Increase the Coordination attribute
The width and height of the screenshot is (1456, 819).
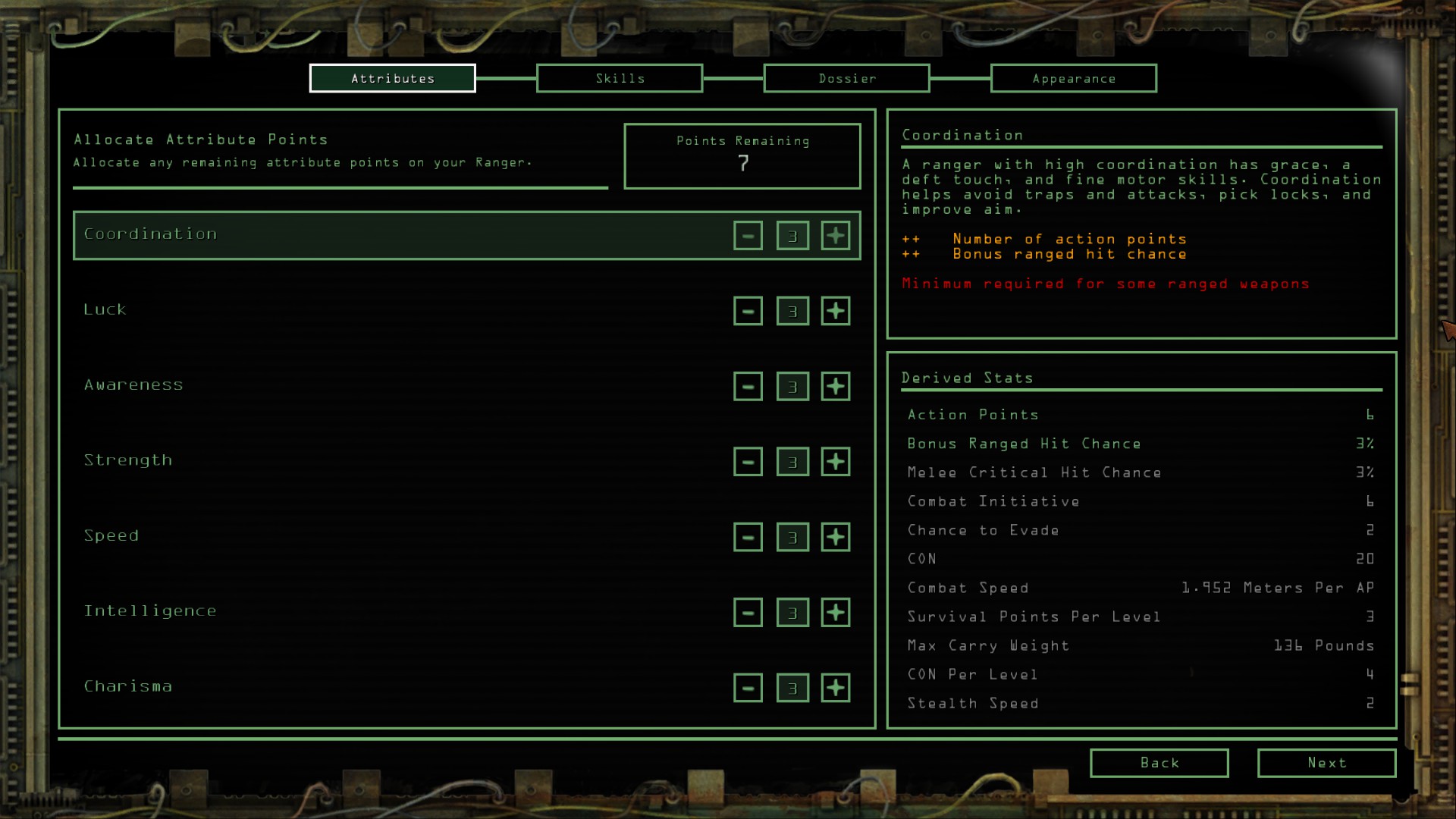click(x=835, y=235)
